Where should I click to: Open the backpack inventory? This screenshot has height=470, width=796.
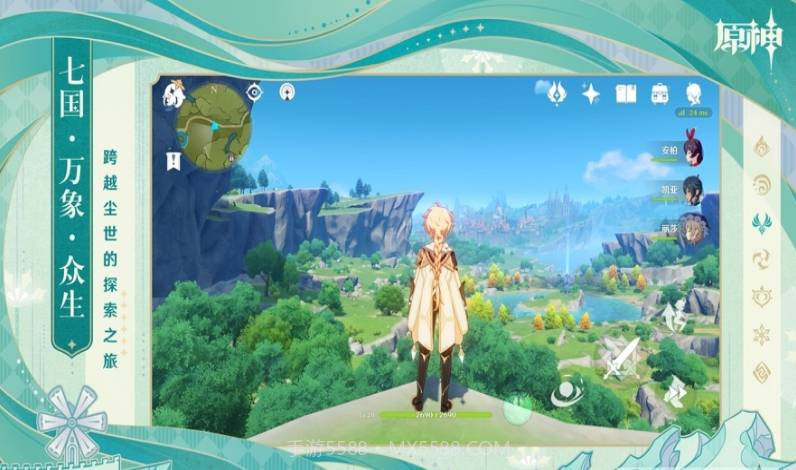660,94
